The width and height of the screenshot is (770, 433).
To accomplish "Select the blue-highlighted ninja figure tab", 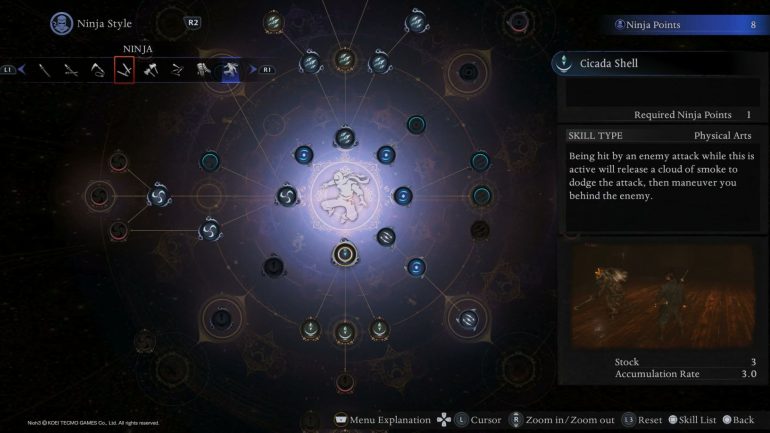I will (x=229, y=70).
